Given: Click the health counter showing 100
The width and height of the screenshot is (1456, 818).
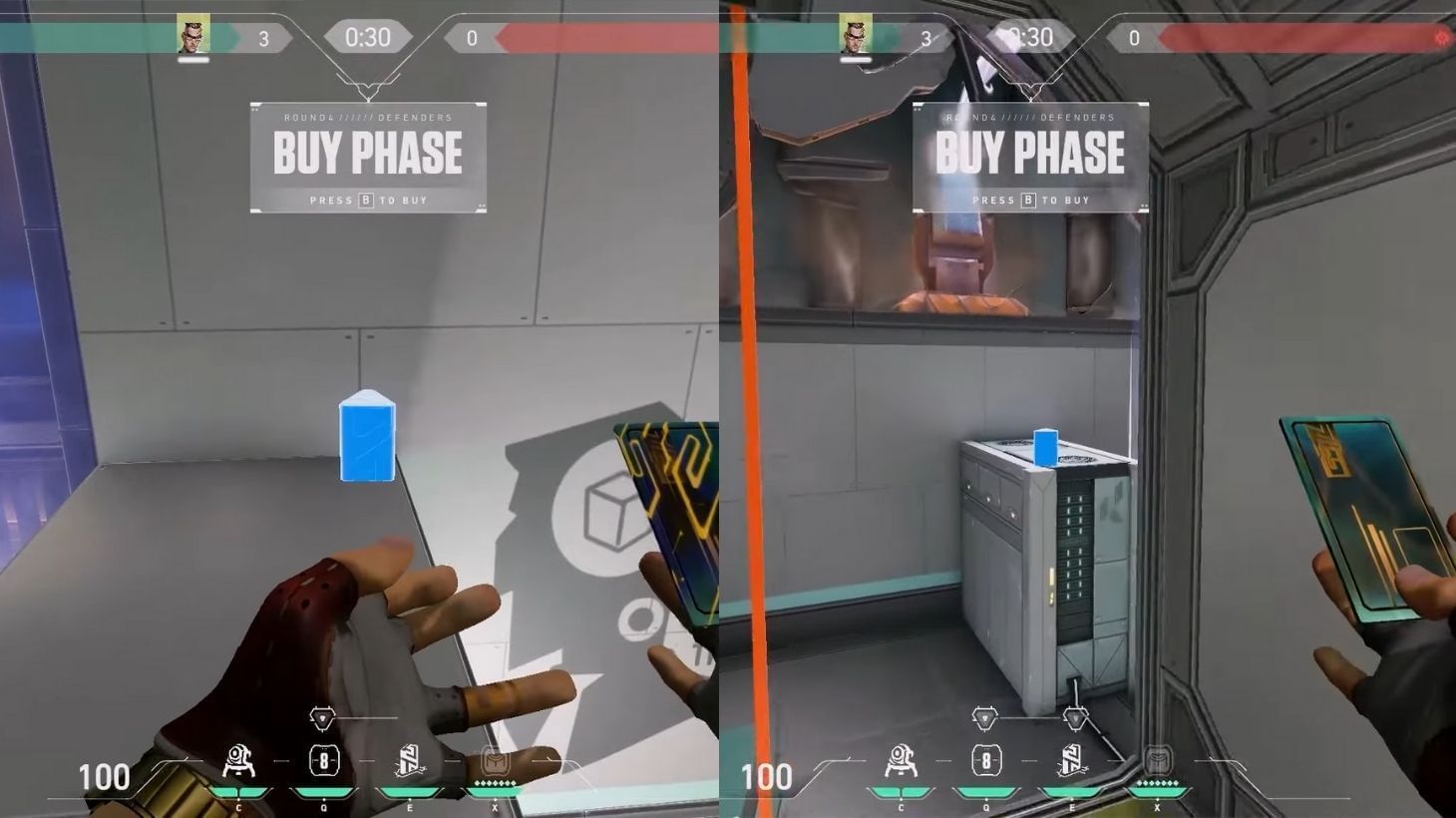Looking at the screenshot, I should [x=106, y=777].
